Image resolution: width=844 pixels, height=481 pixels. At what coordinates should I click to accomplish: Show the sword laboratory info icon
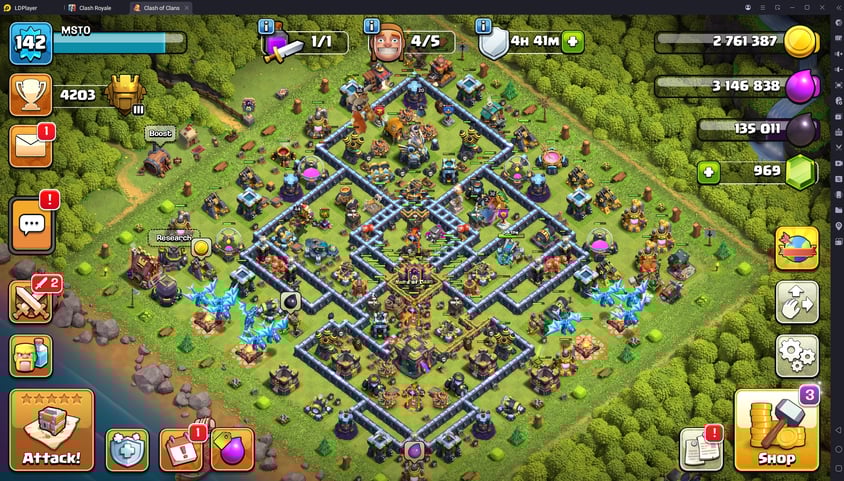(266, 26)
